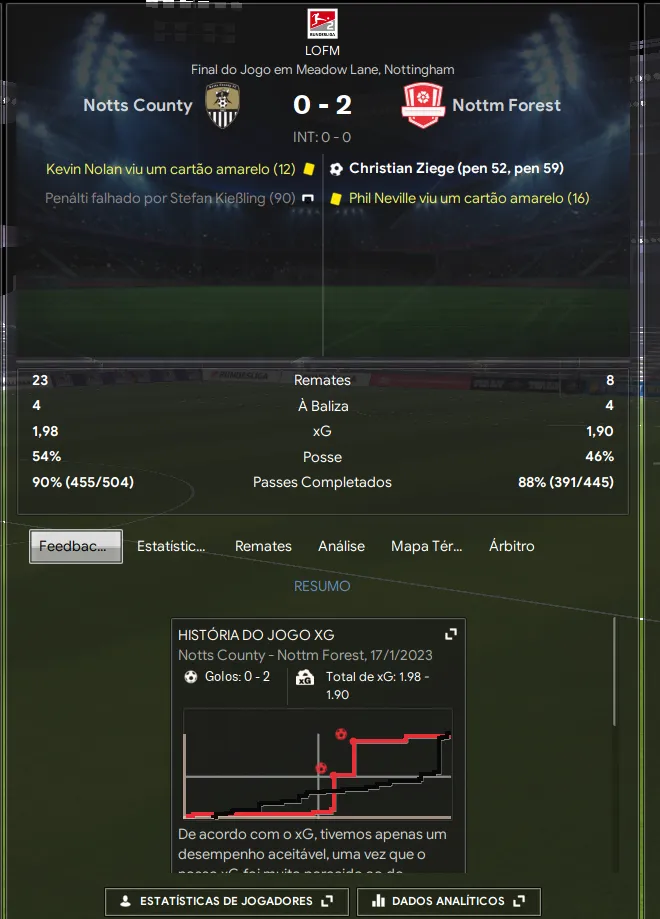The height and width of the screenshot is (919, 660).
Task: Click the Nottm Forest club badge
Action: tap(422, 105)
